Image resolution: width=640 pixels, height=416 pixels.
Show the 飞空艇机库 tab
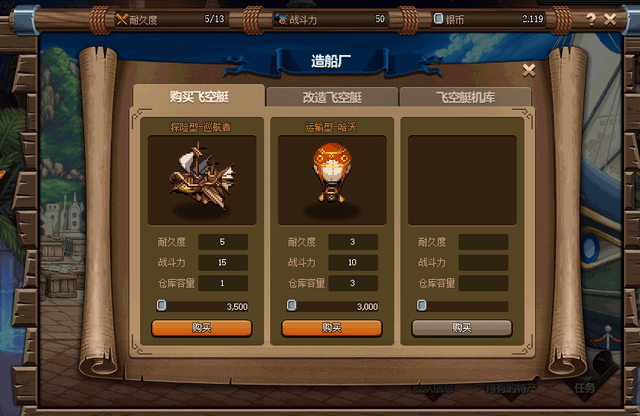tap(465, 96)
